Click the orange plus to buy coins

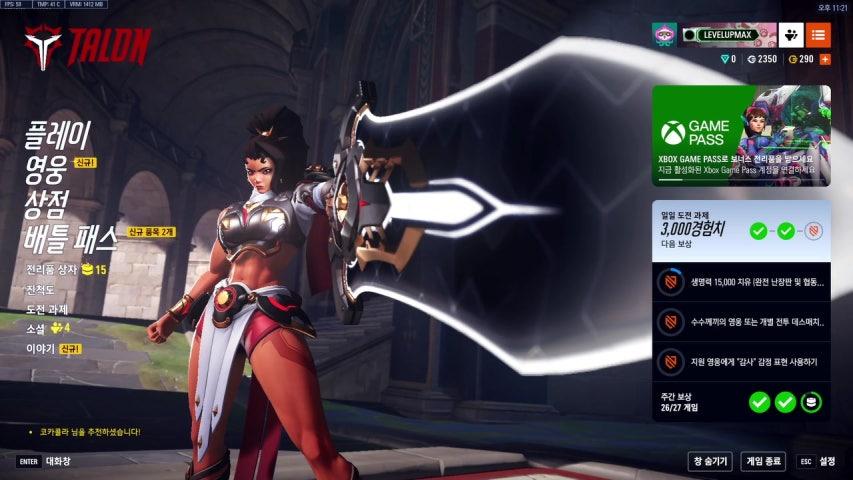coord(825,60)
